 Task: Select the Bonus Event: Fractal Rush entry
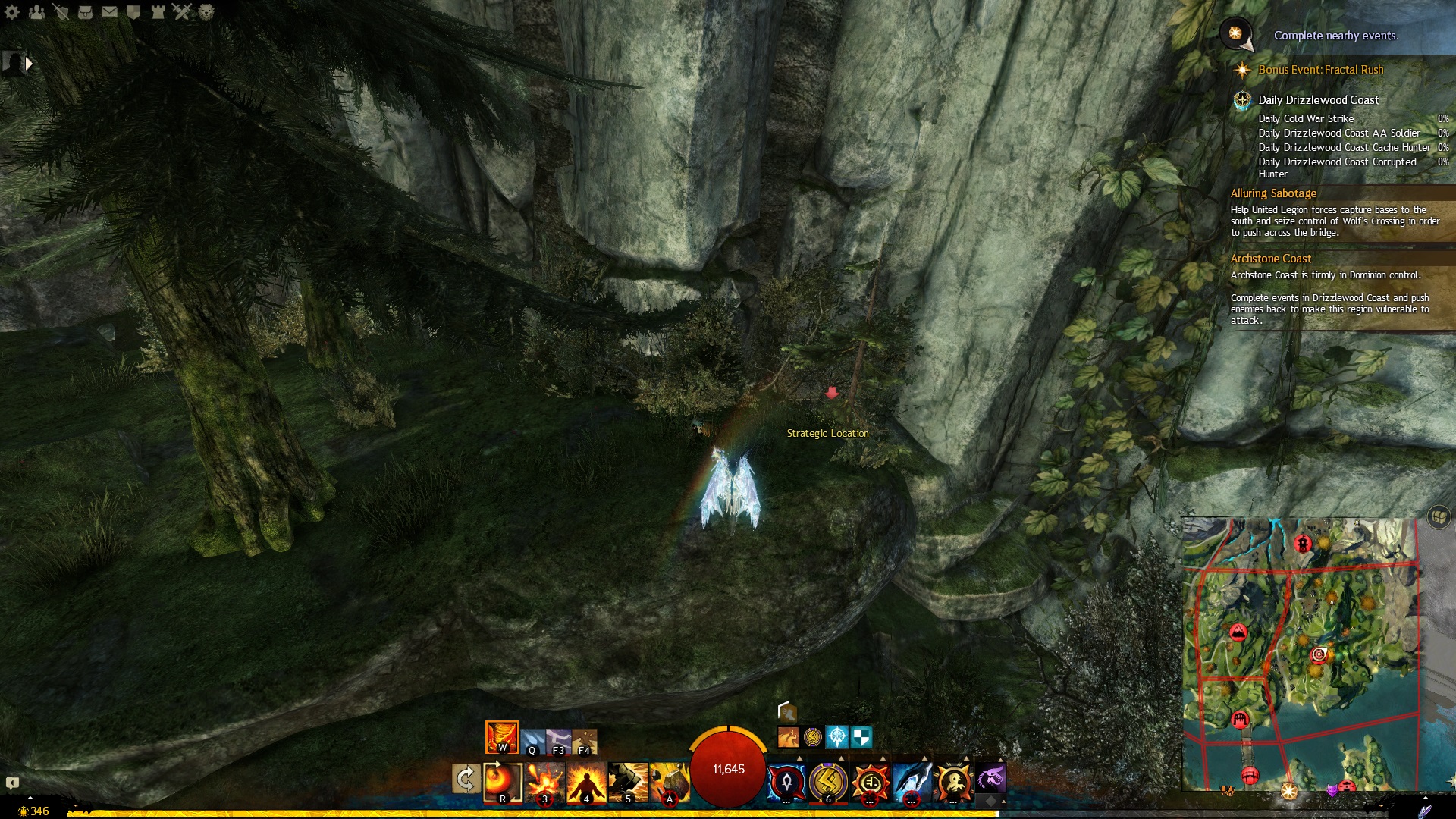pos(1320,70)
